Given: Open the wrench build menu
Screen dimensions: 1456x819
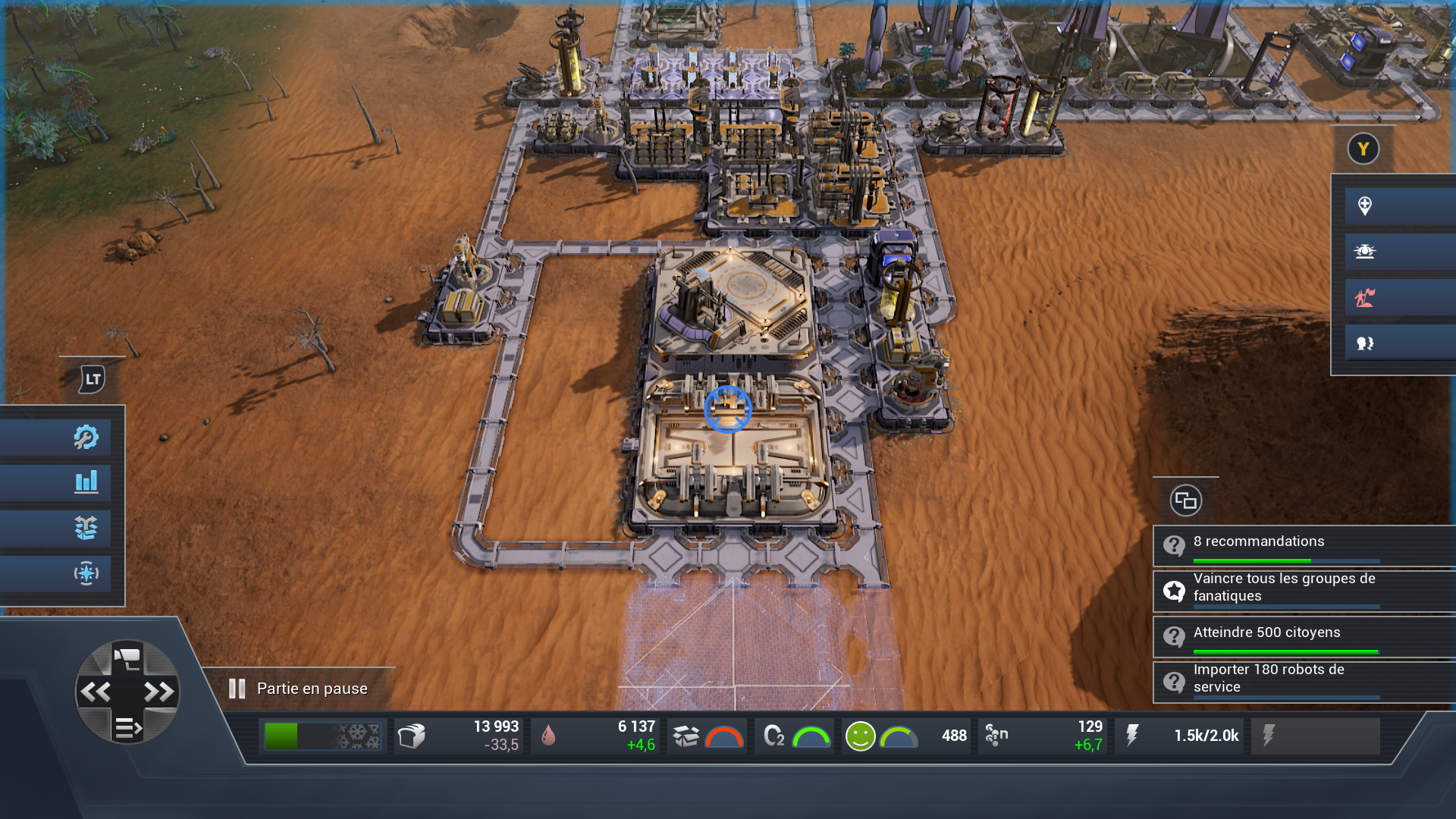Looking at the screenshot, I should tap(86, 437).
